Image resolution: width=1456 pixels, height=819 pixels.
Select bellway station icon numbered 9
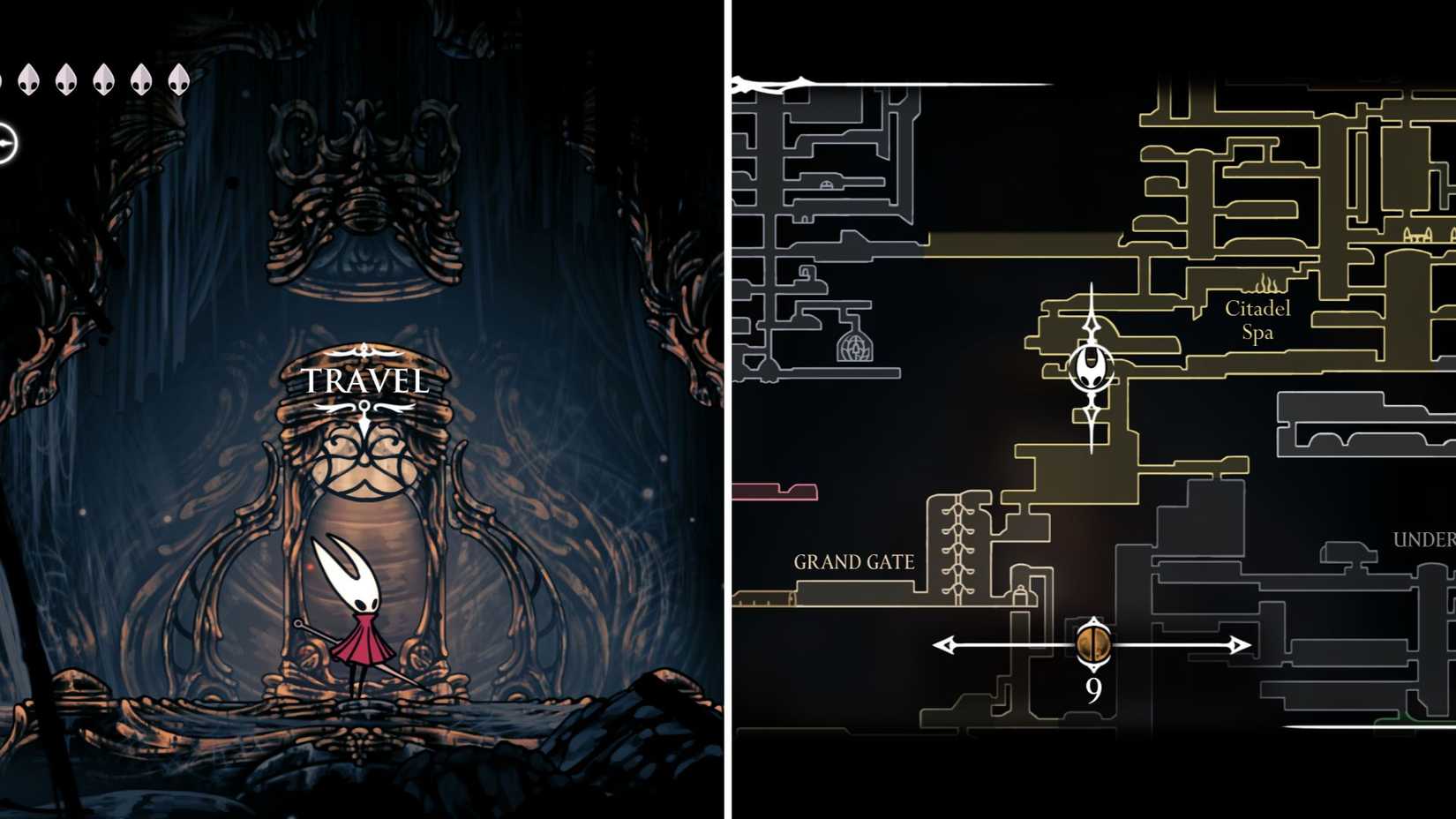[x=1092, y=645]
